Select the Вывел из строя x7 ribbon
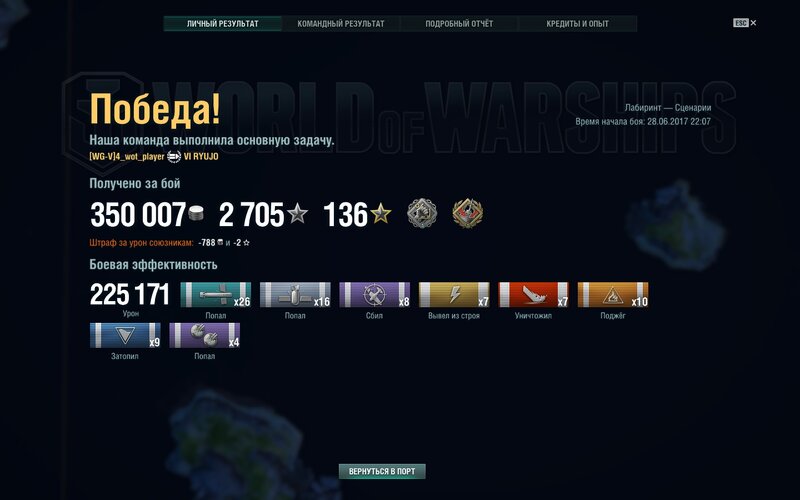800x500 pixels. coord(454,294)
